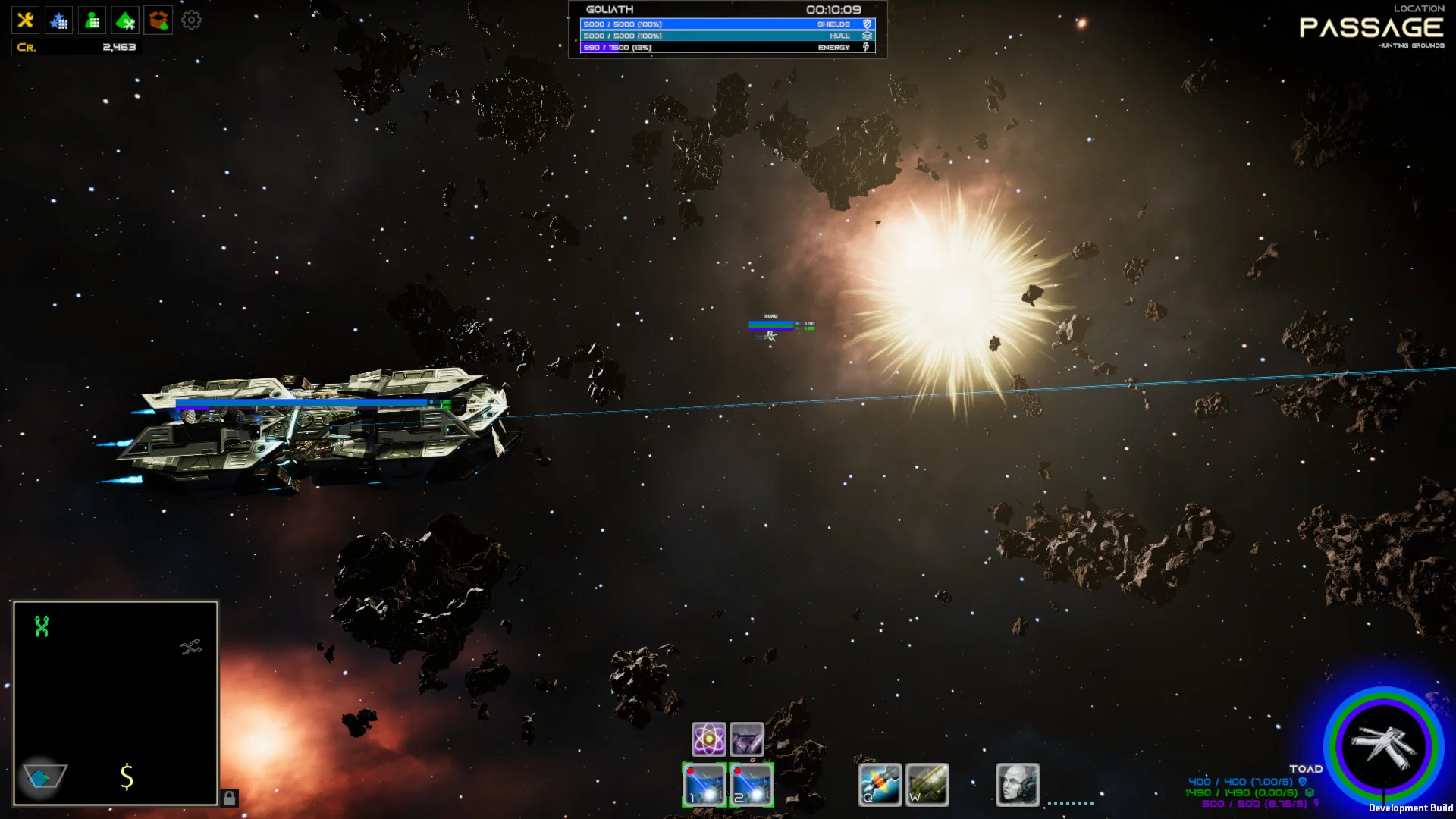This screenshot has width=1456, height=819.
Task: Toggle the minimap lock icon
Action: 229,798
